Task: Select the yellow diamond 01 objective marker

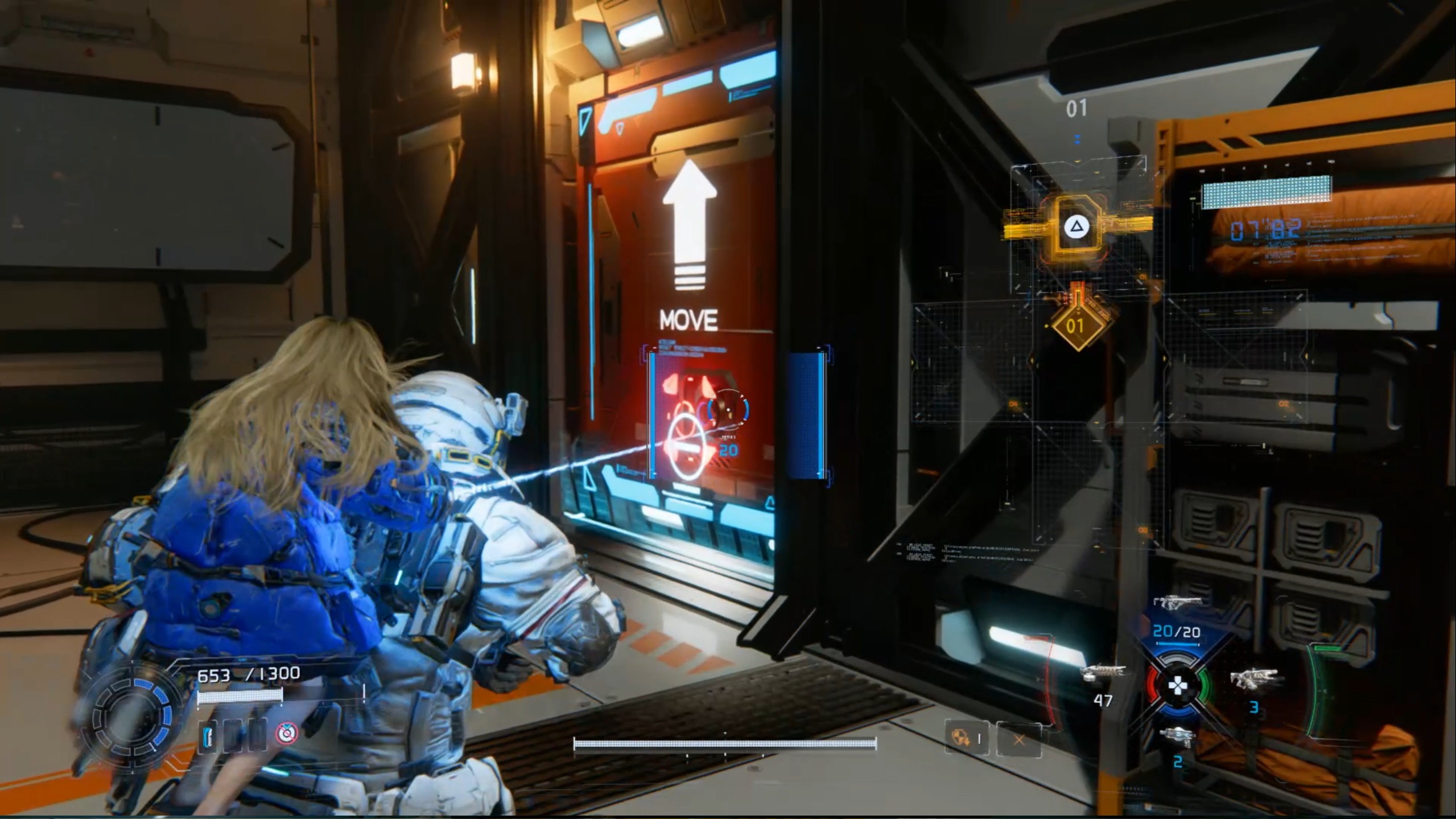Action: 1075,326
